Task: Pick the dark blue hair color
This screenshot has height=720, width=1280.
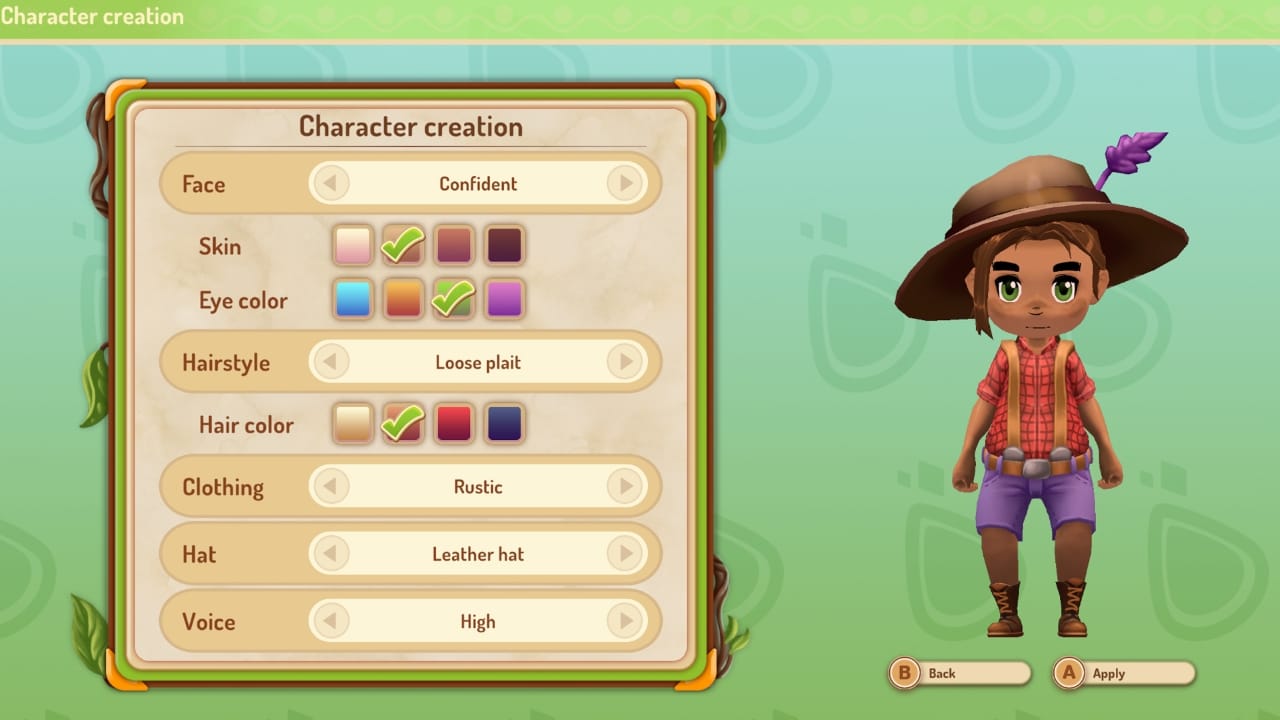Action: (x=504, y=423)
